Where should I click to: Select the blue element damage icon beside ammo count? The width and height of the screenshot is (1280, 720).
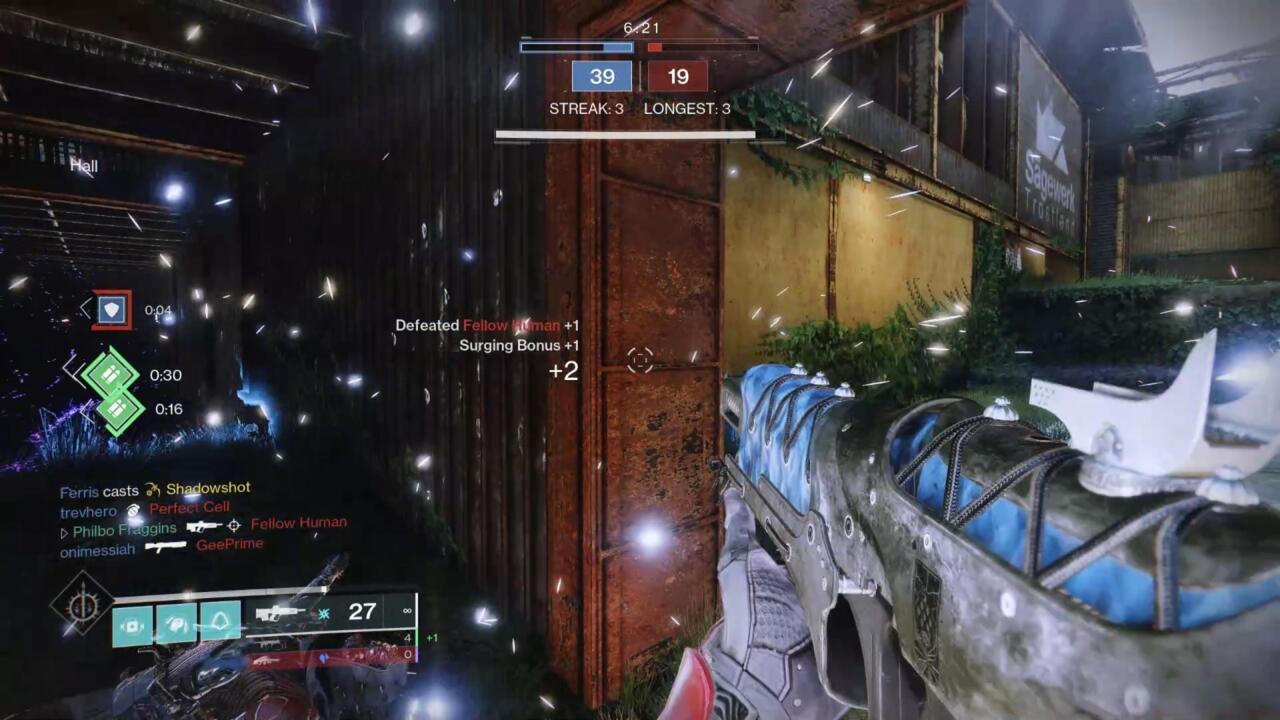pyautogui.click(x=323, y=612)
